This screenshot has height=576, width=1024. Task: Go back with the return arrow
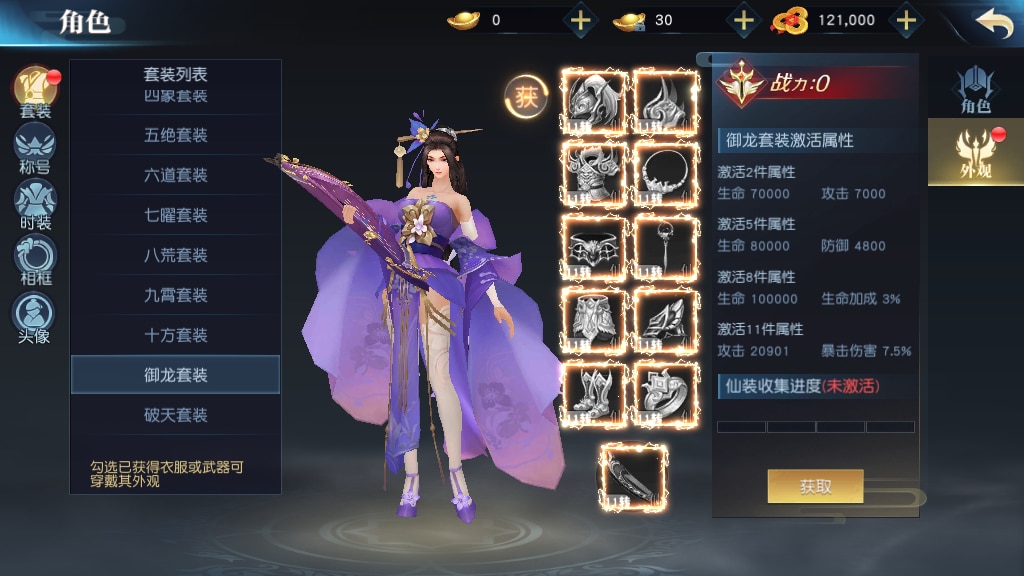click(x=992, y=23)
